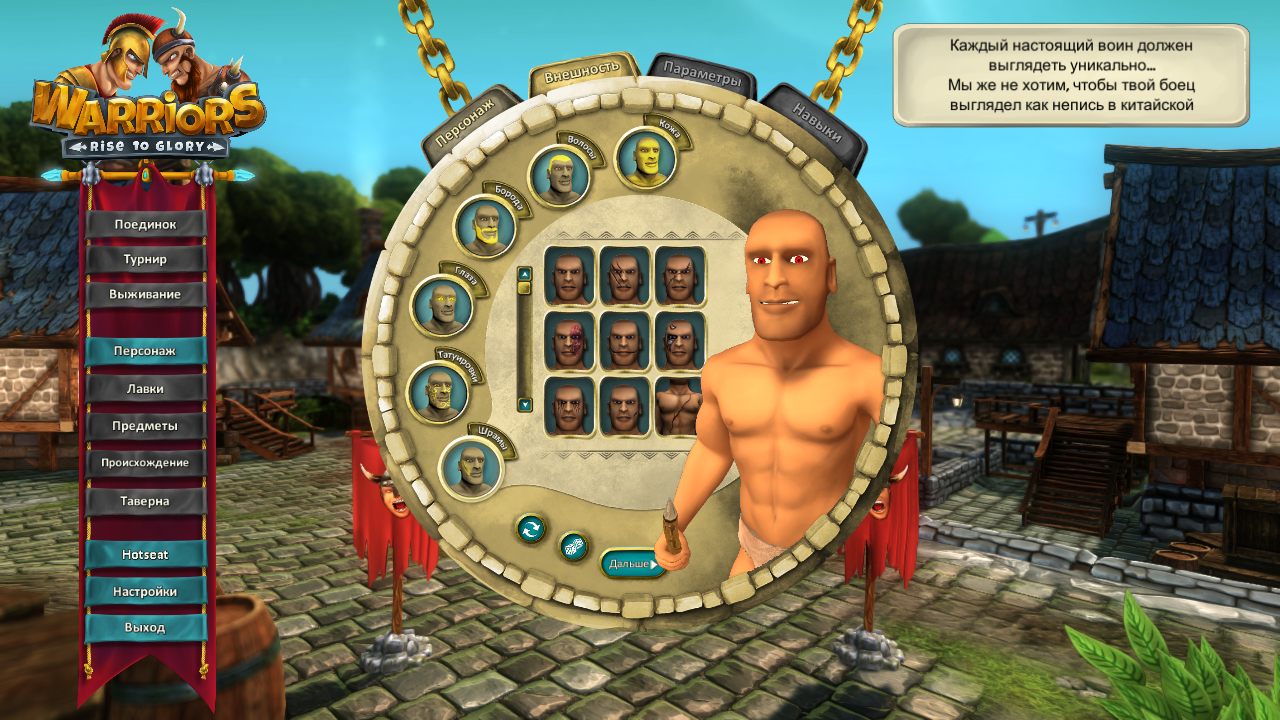Click Выход to quit the game
This screenshot has width=1280, height=720.
[x=148, y=627]
